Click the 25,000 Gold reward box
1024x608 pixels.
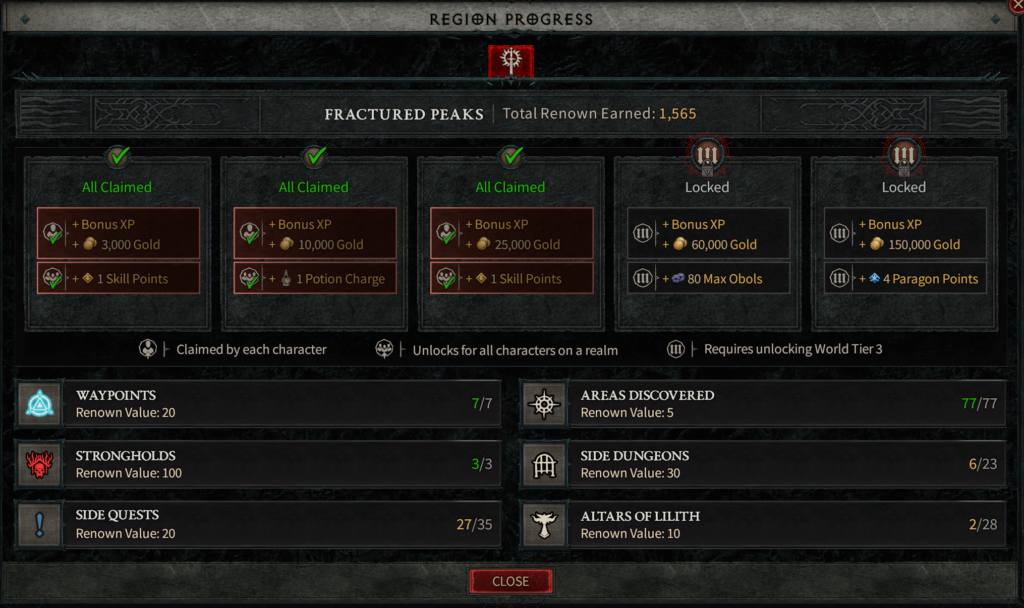click(x=511, y=234)
